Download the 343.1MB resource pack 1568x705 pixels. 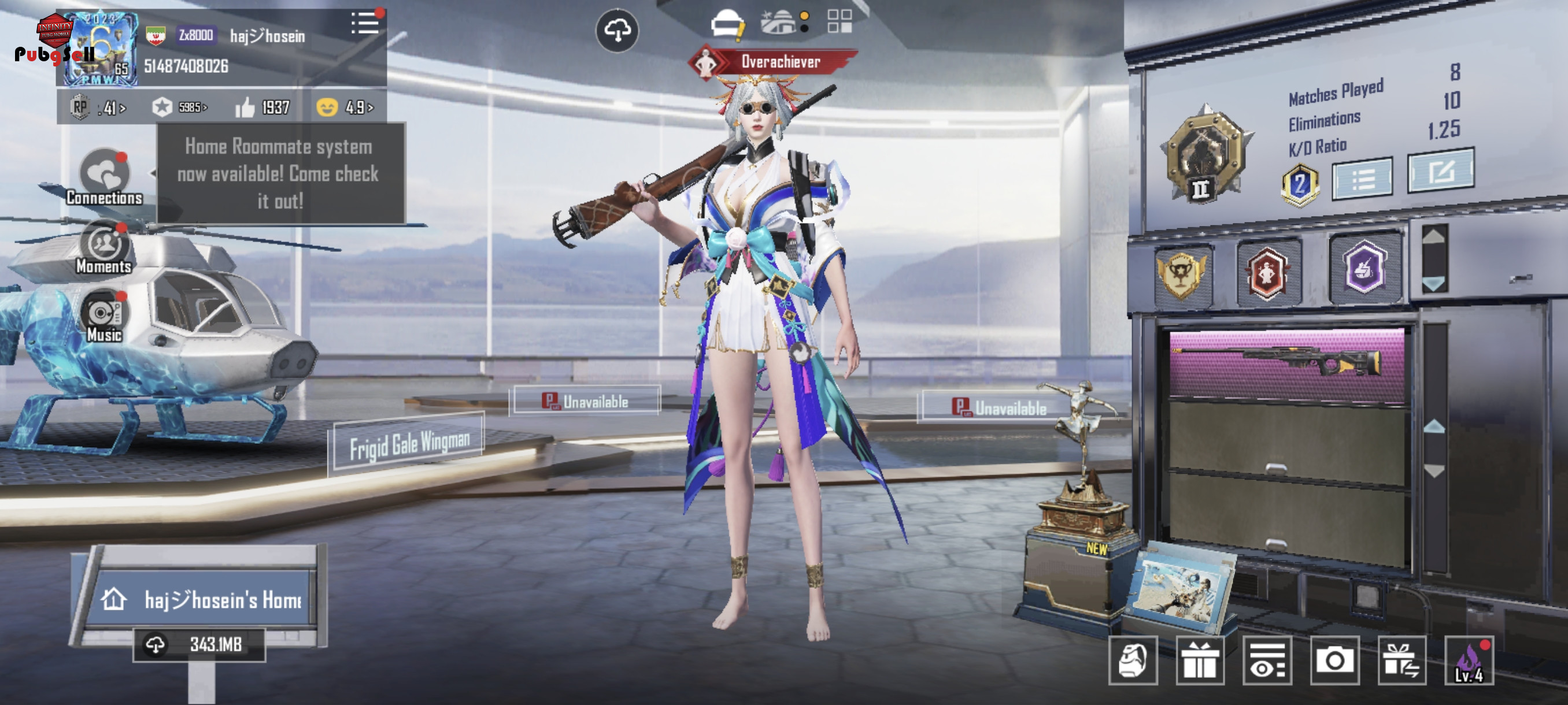199,644
